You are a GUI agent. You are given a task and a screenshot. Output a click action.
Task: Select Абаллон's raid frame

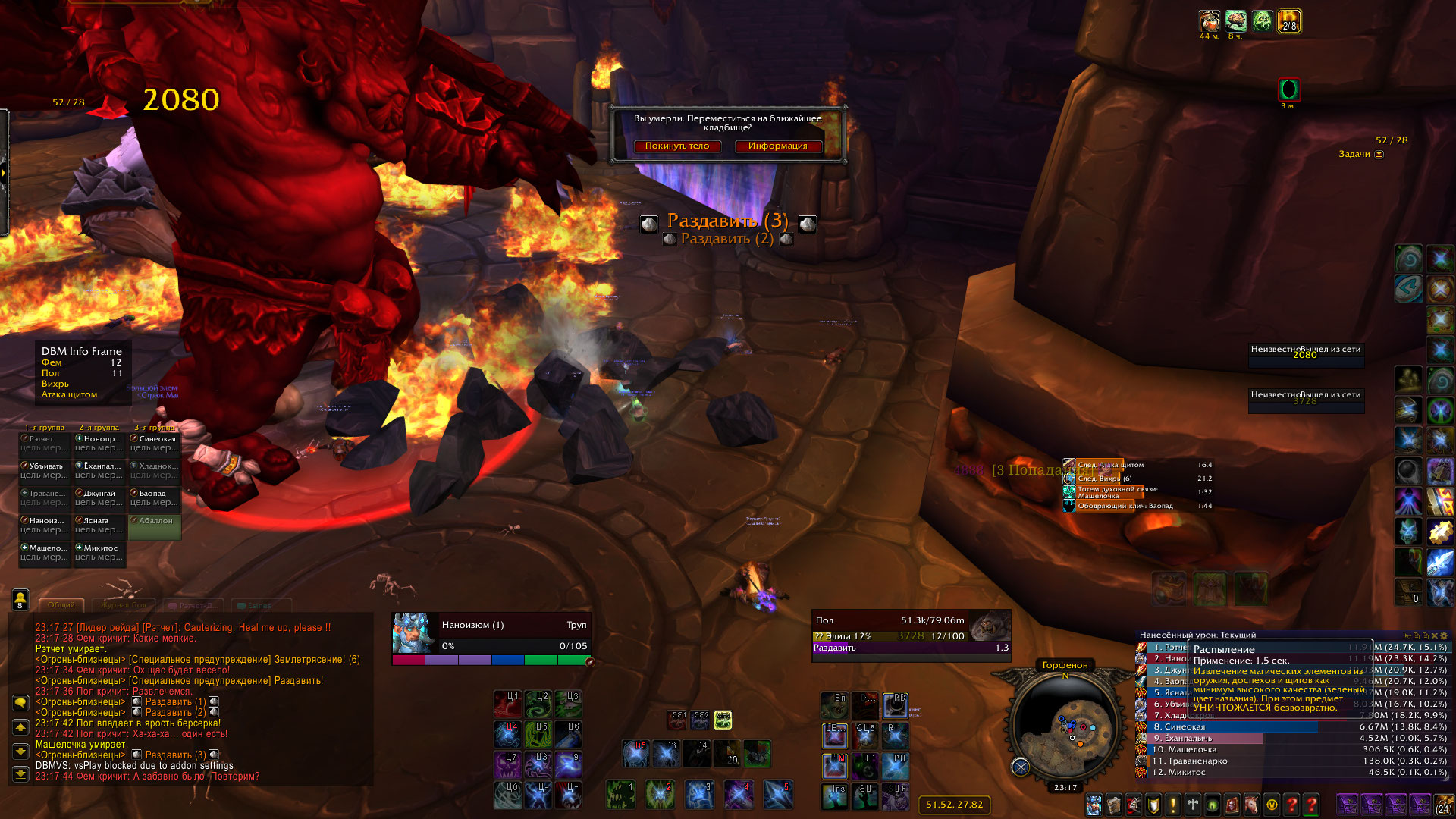[x=155, y=525]
